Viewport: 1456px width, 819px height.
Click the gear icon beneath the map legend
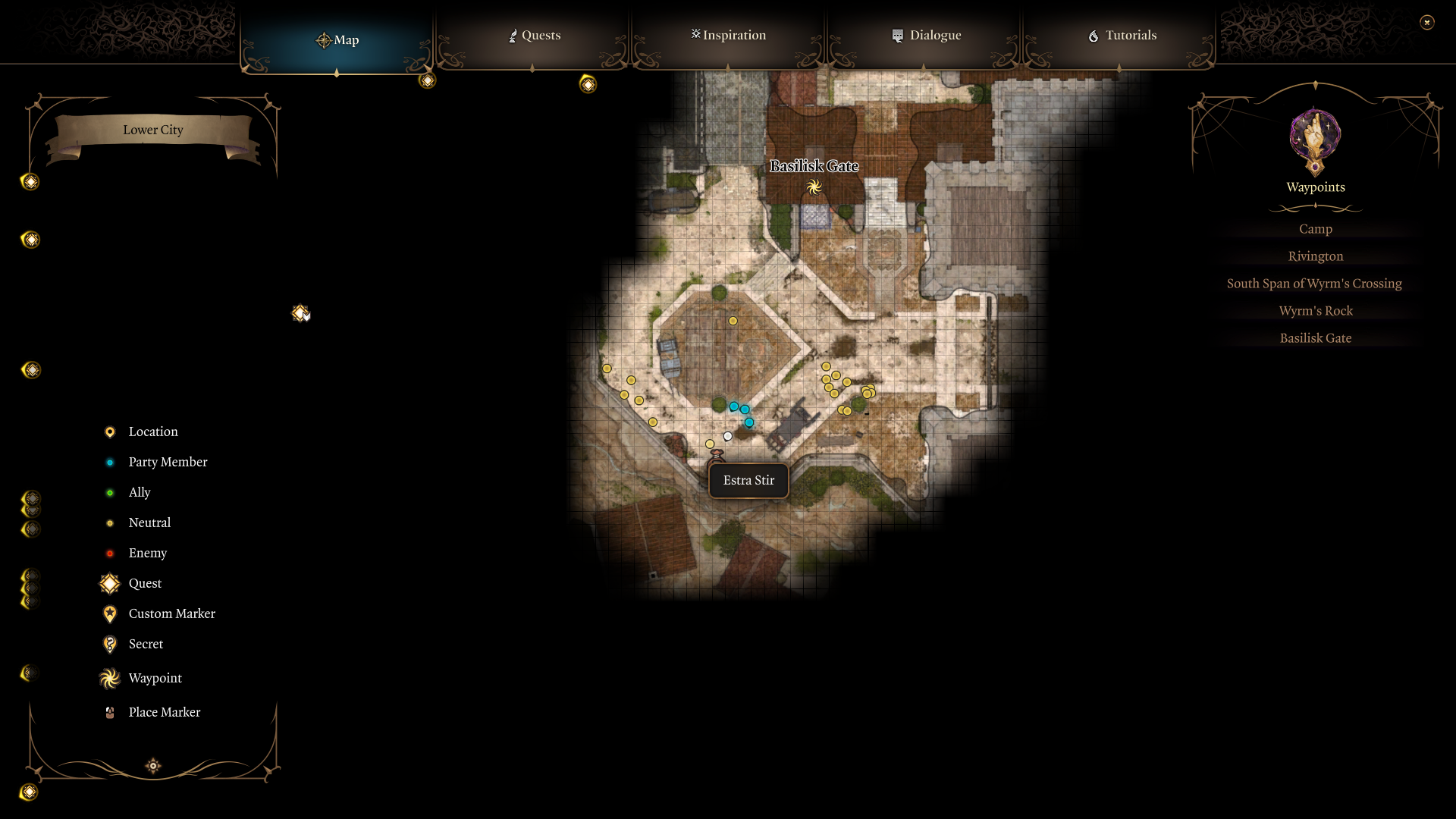click(152, 766)
